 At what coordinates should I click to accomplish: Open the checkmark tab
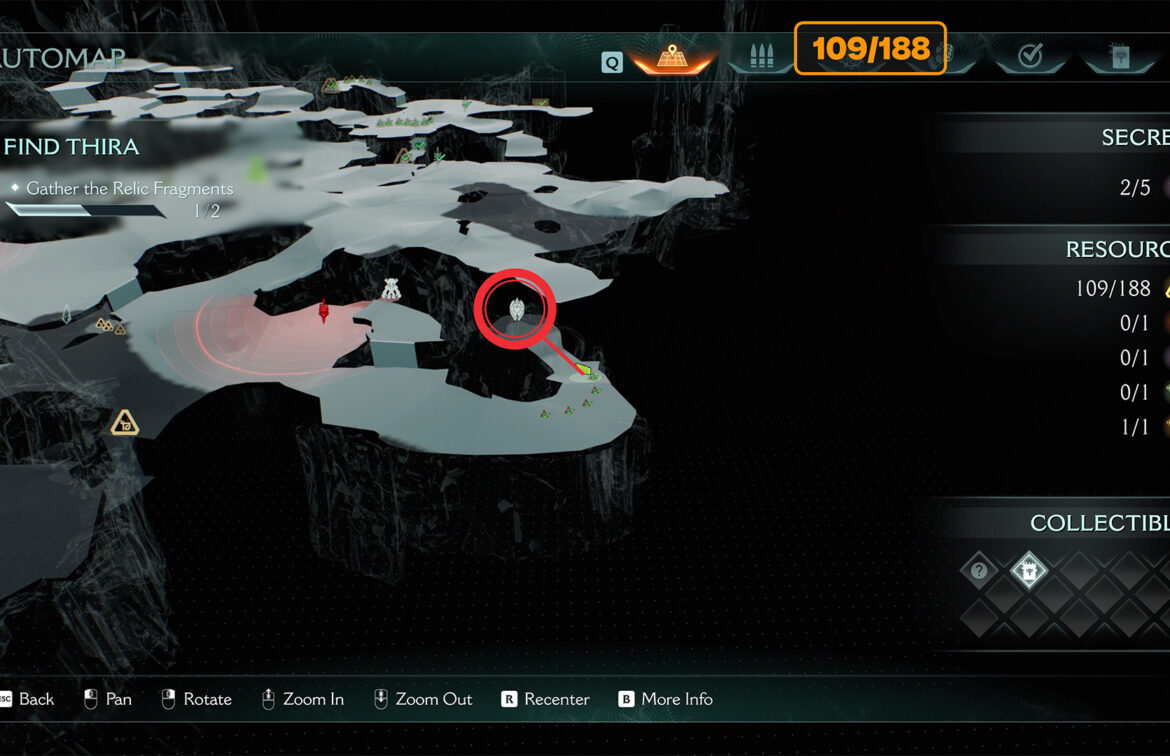[1029, 57]
